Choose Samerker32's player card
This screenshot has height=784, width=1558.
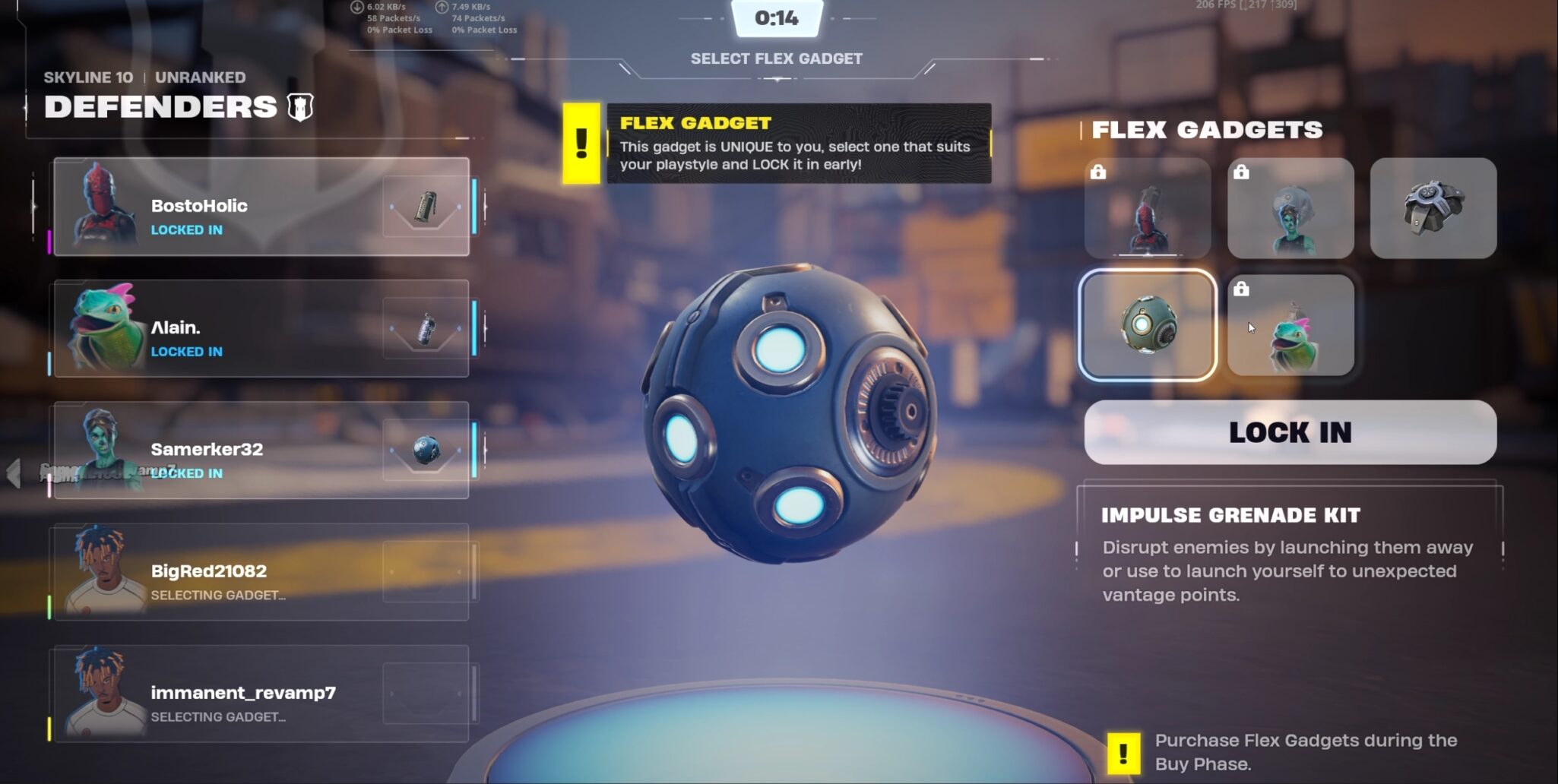pyautogui.click(x=261, y=450)
